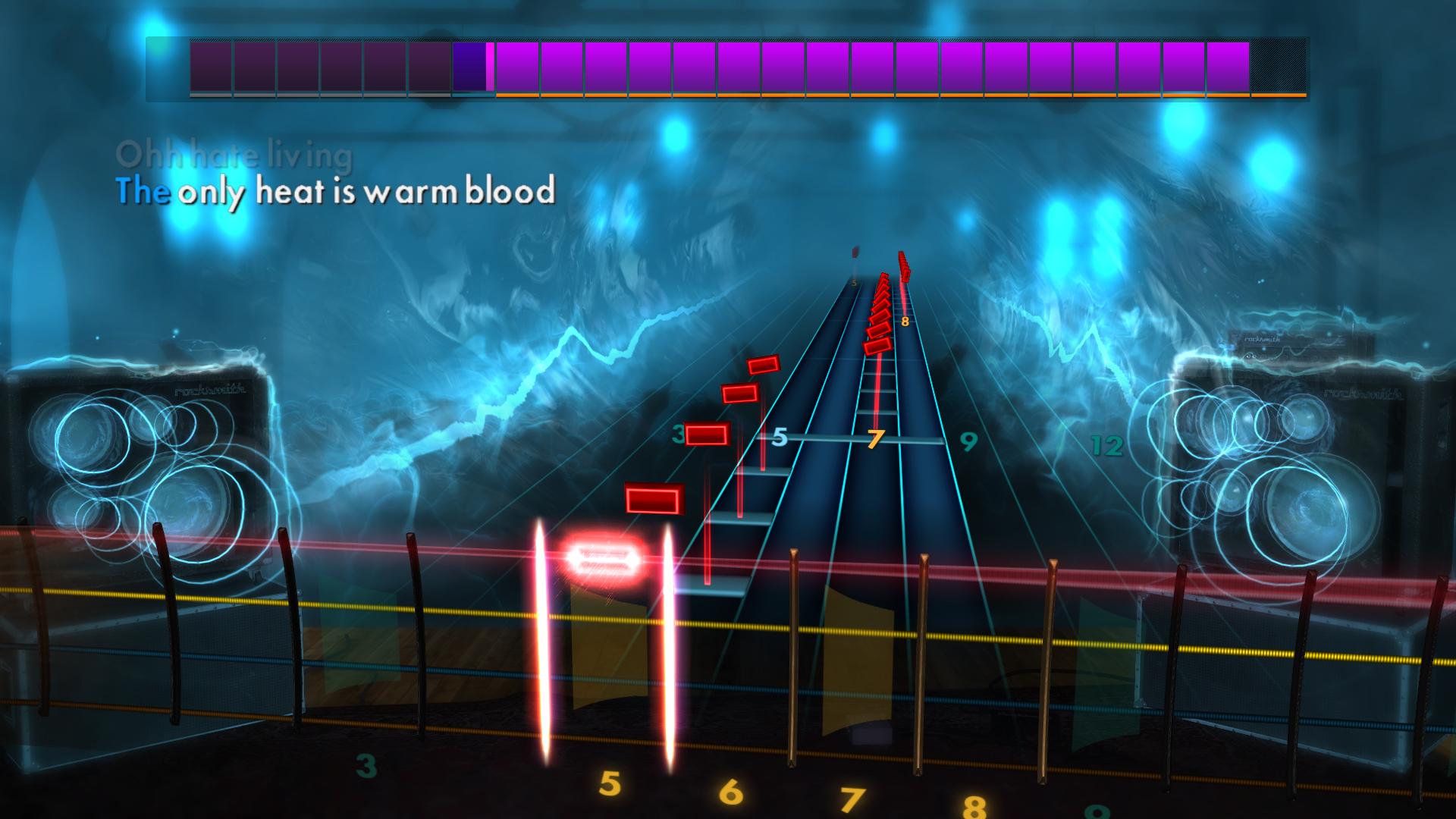Screen dimensions: 1456x819
Task: Click the highlighted word 'The' in the lyrics
Action: (144, 193)
